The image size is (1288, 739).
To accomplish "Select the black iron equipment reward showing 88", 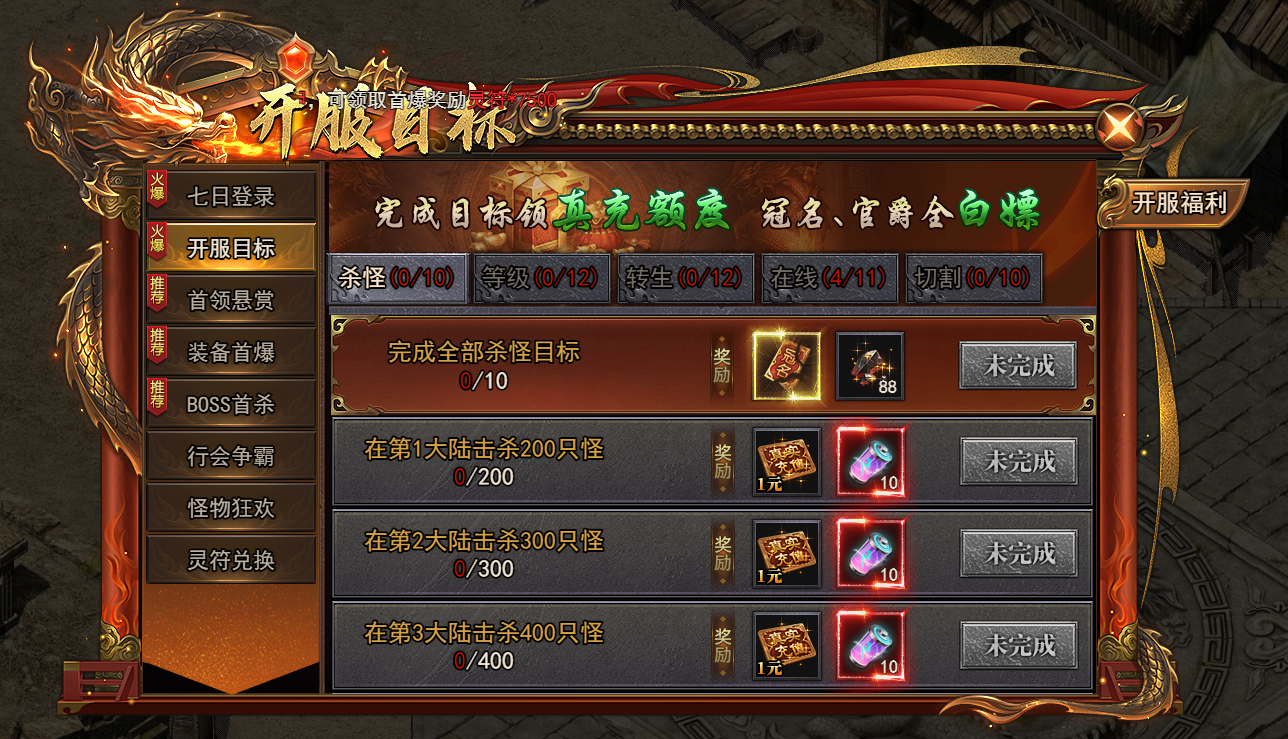I will [x=868, y=366].
